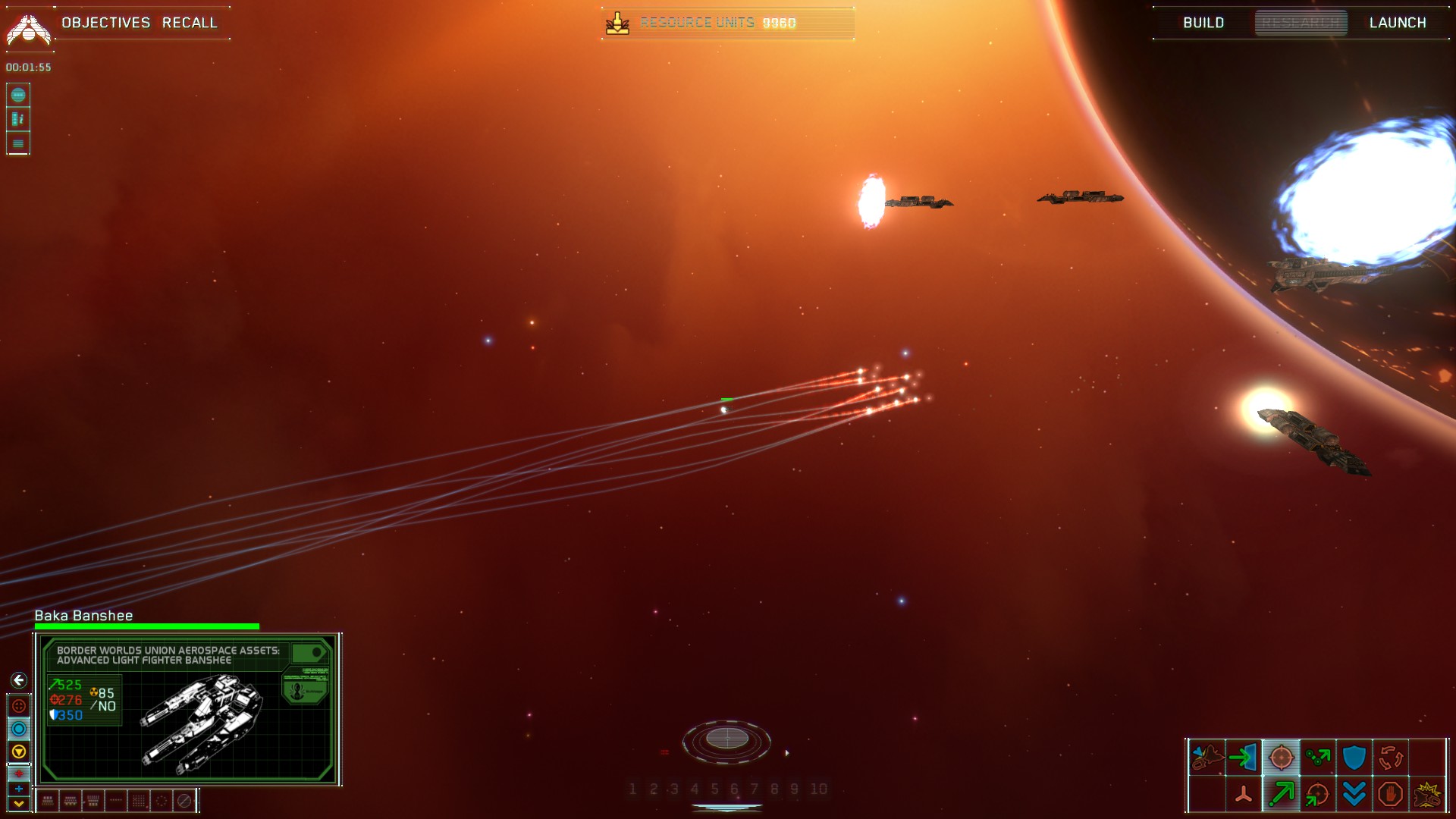Open the Launch menu
1456x819 pixels.
click(1398, 23)
